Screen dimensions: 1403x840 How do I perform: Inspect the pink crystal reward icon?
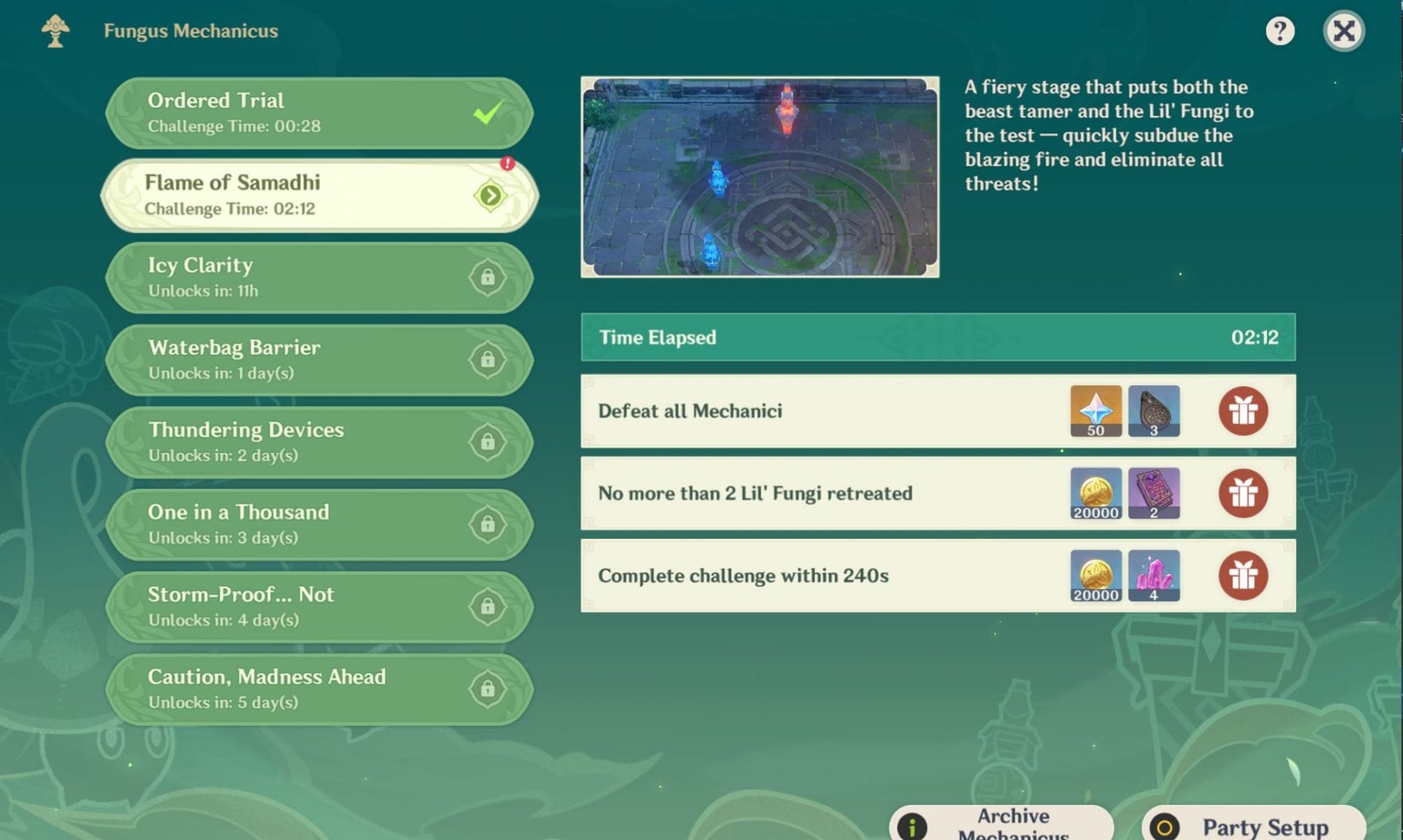tap(1154, 576)
